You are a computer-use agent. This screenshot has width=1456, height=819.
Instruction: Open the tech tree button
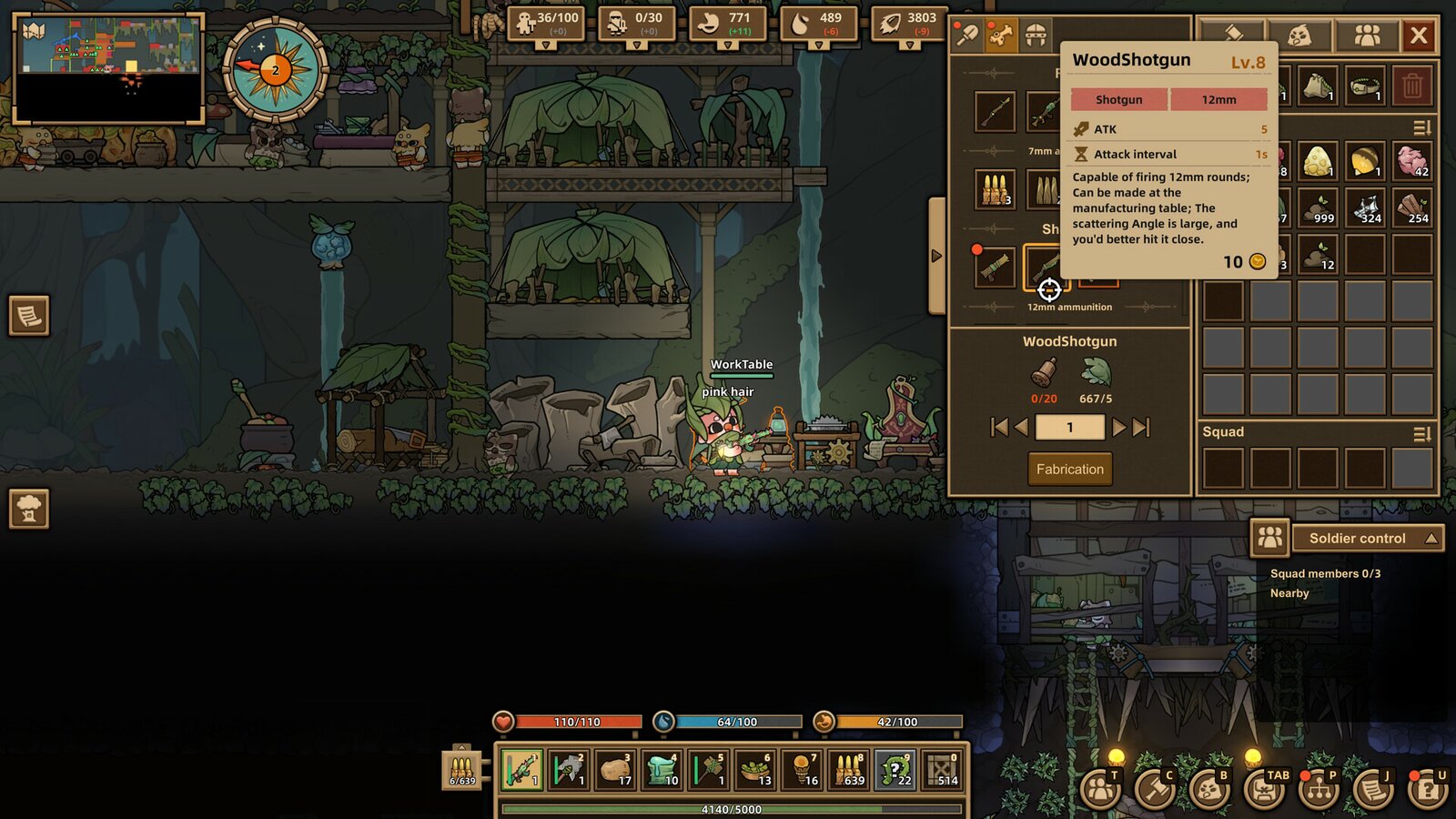1319,788
